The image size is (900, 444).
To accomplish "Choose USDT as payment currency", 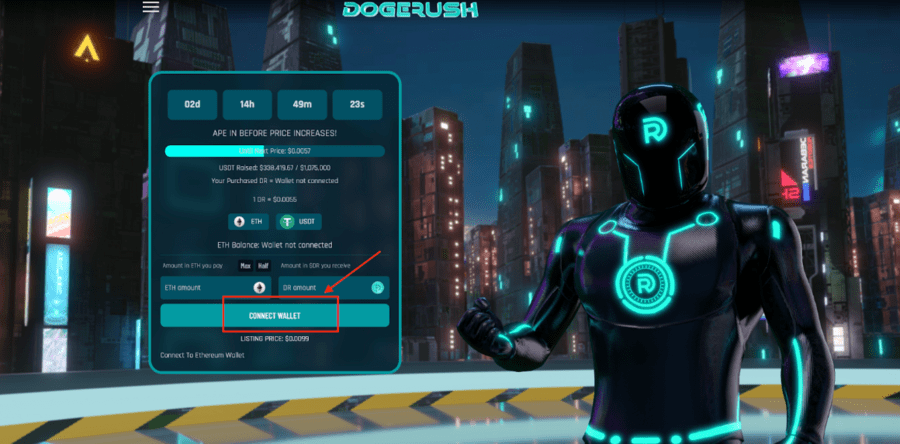I will click(301, 221).
